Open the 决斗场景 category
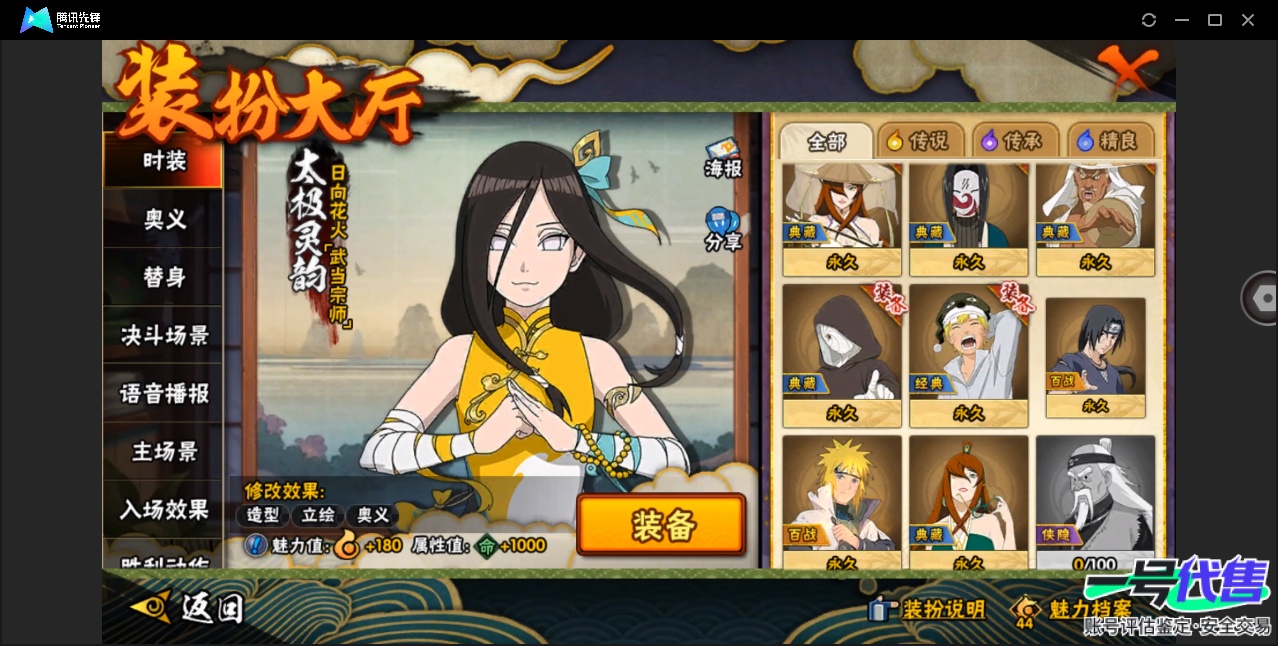 point(163,335)
